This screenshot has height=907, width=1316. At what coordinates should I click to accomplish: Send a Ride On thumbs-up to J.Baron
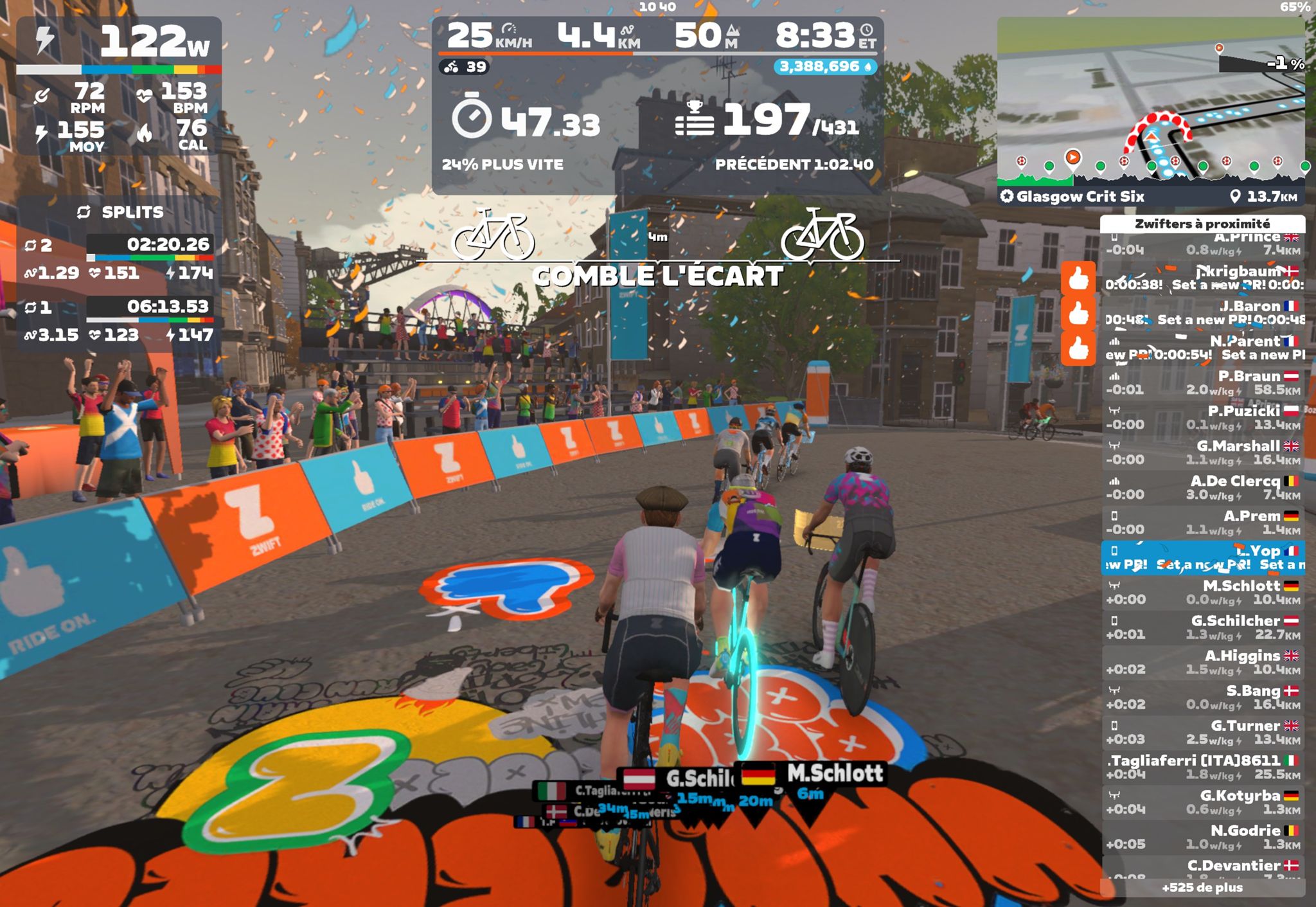(1078, 313)
